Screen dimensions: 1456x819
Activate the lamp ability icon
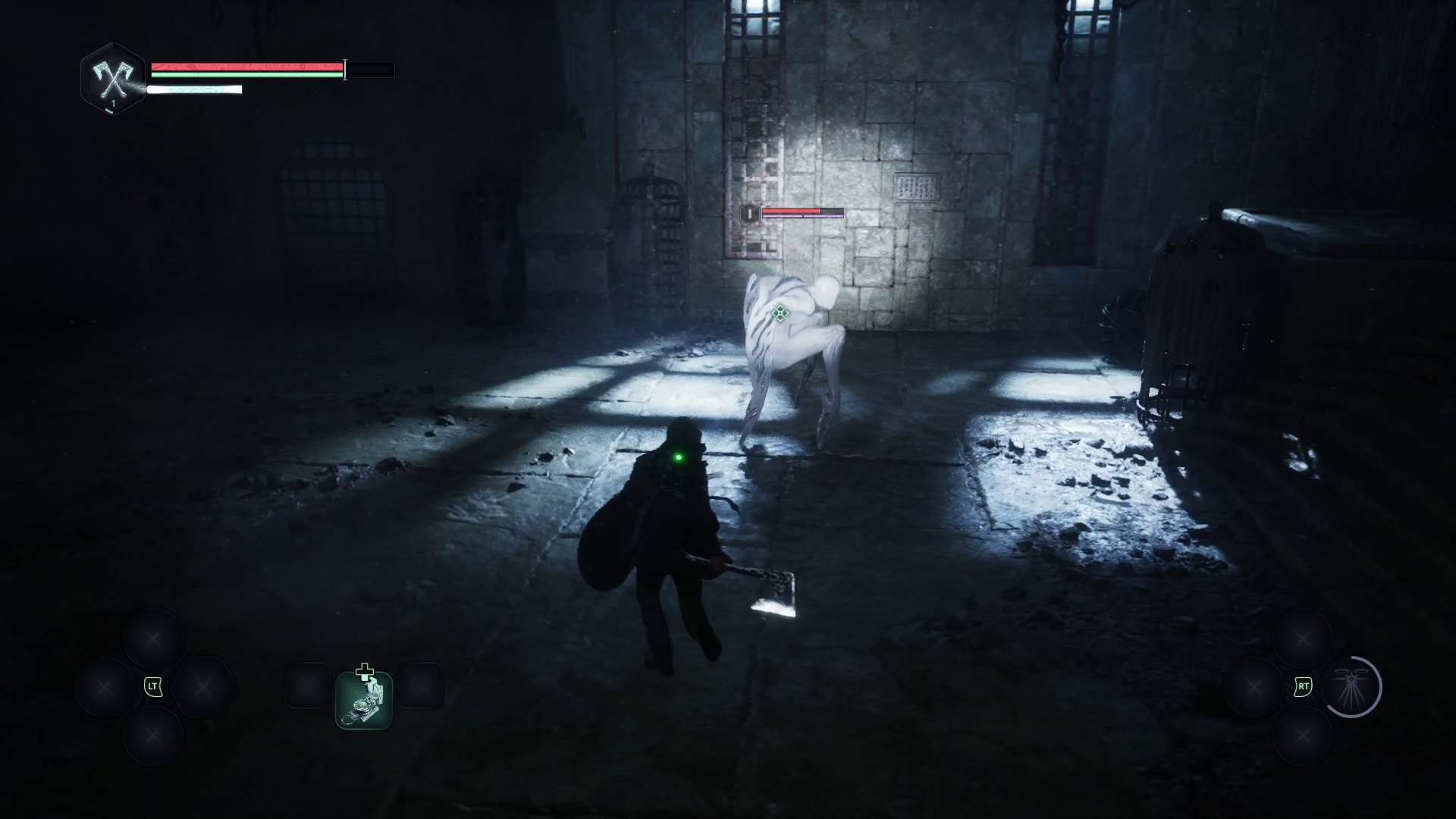click(1352, 687)
